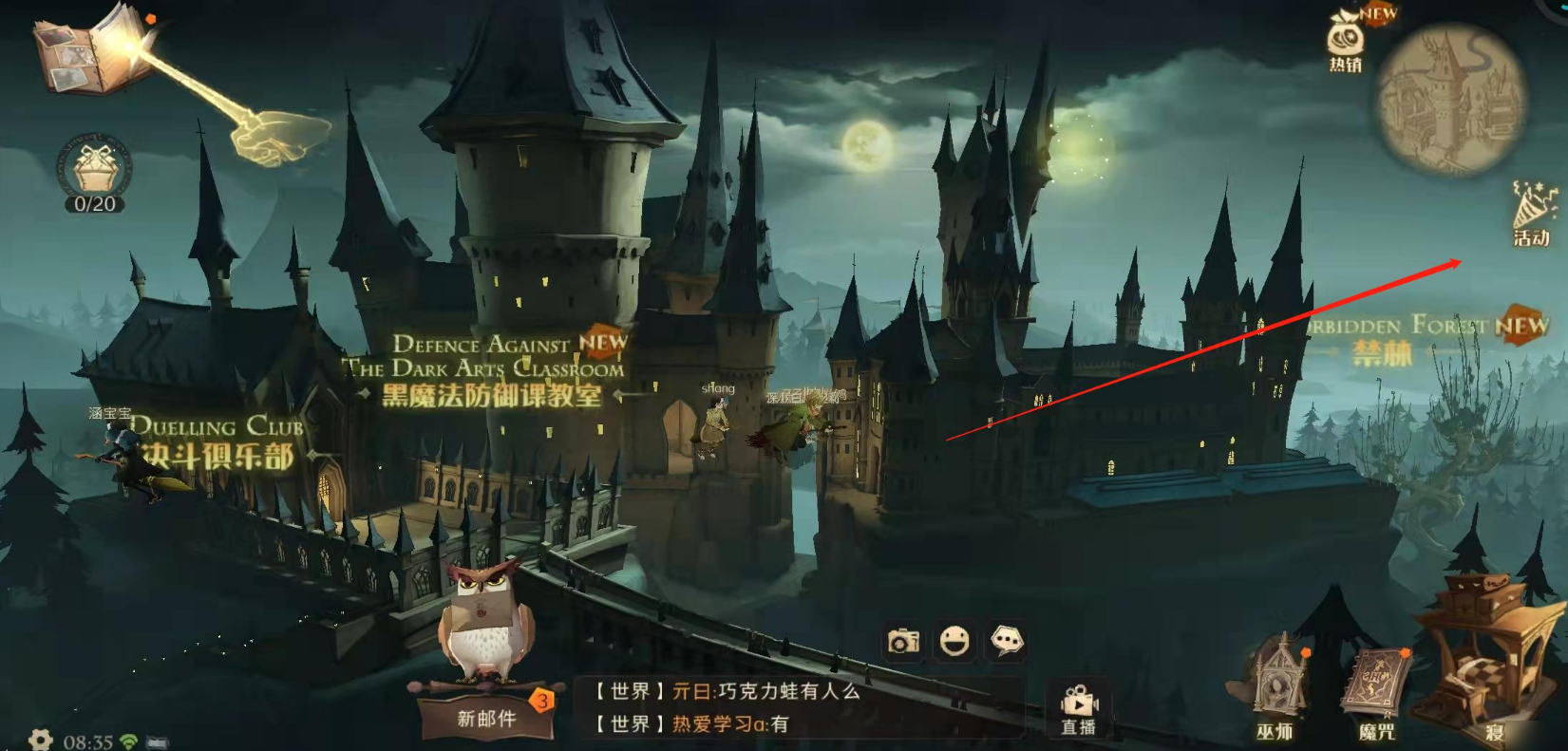Open the smiley emote menu
The width and height of the screenshot is (1568, 751).
(x=954, y=643)
